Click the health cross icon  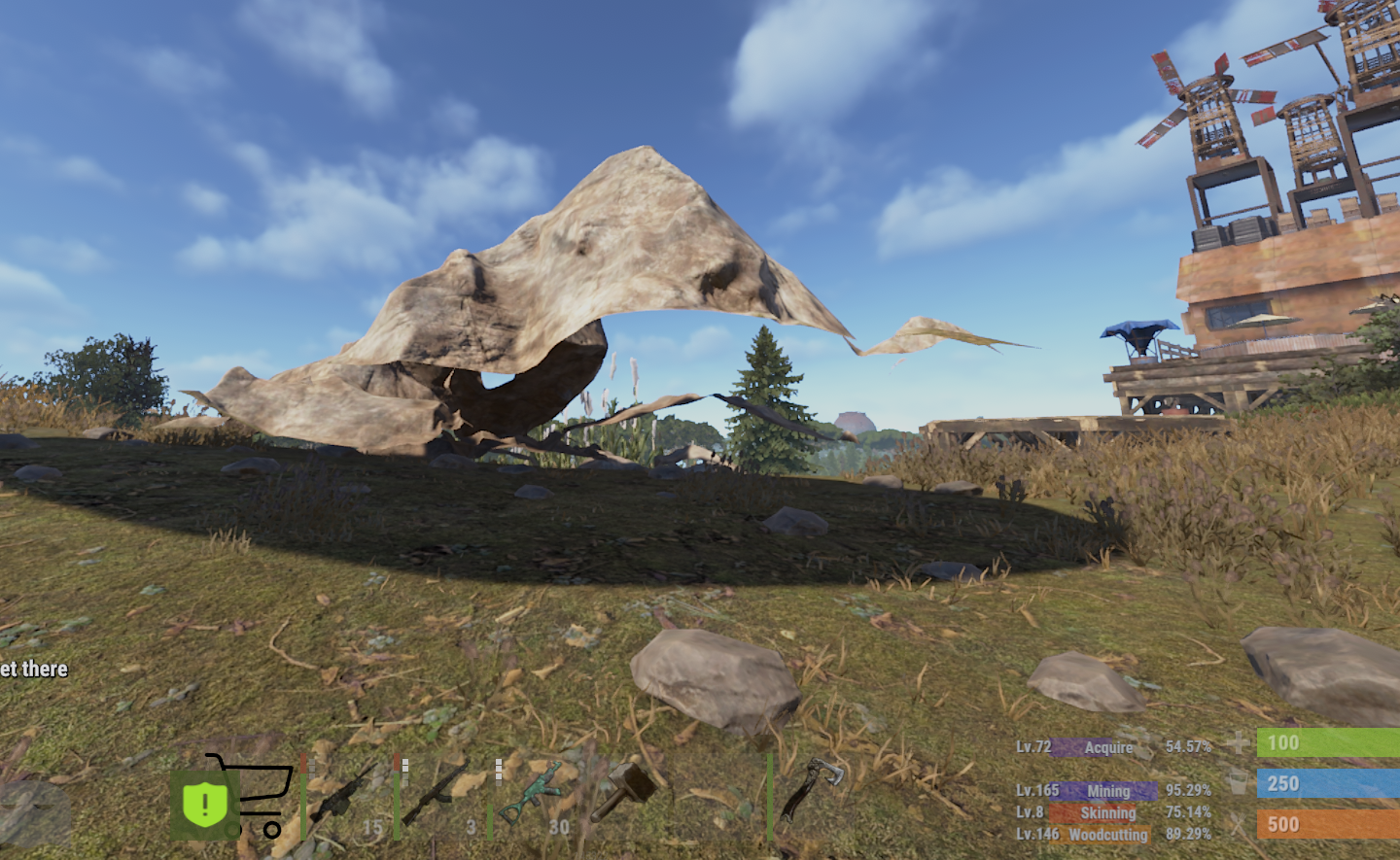1238,743
